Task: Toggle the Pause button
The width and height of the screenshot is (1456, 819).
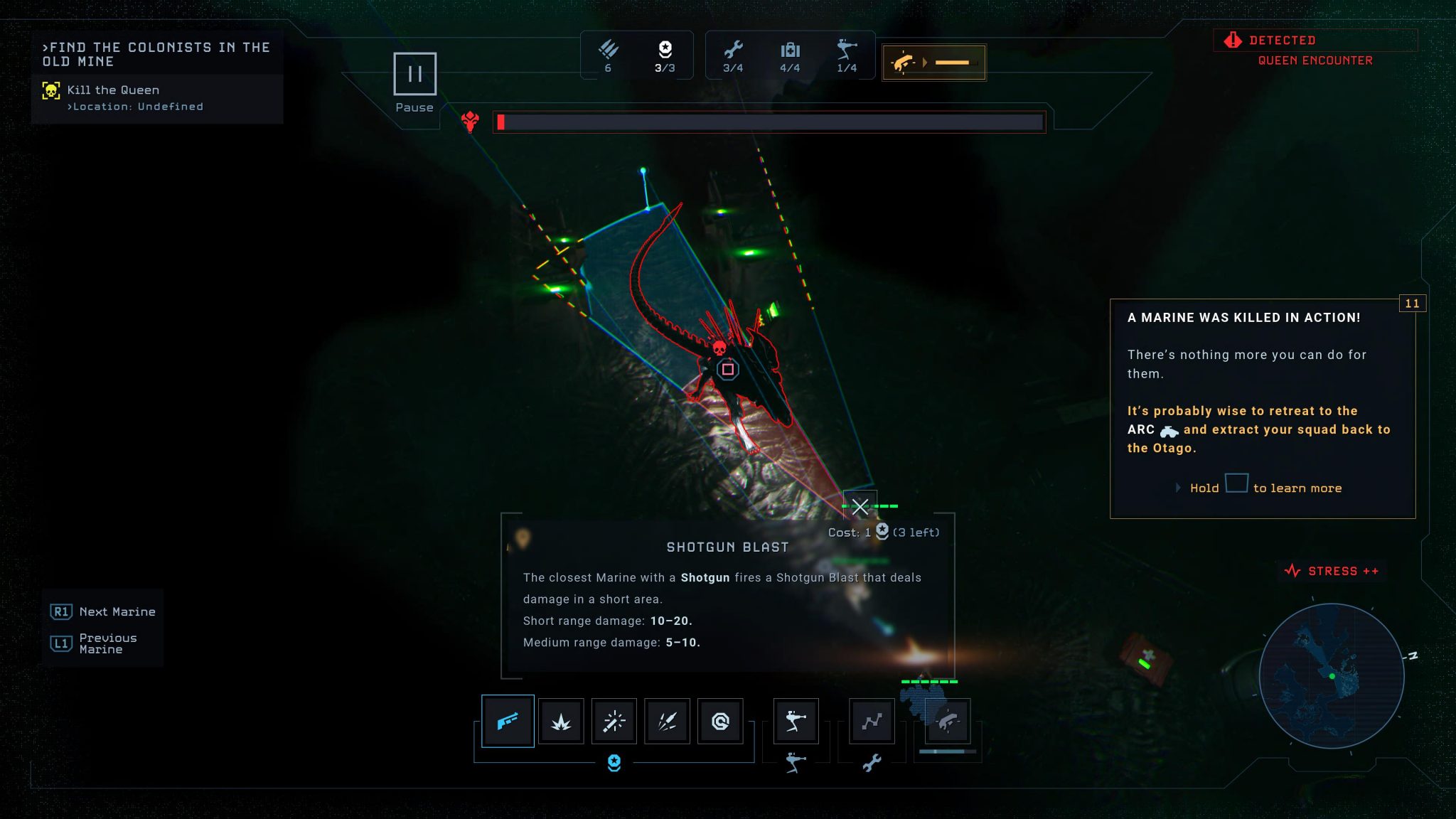Action: coord(415,73)
